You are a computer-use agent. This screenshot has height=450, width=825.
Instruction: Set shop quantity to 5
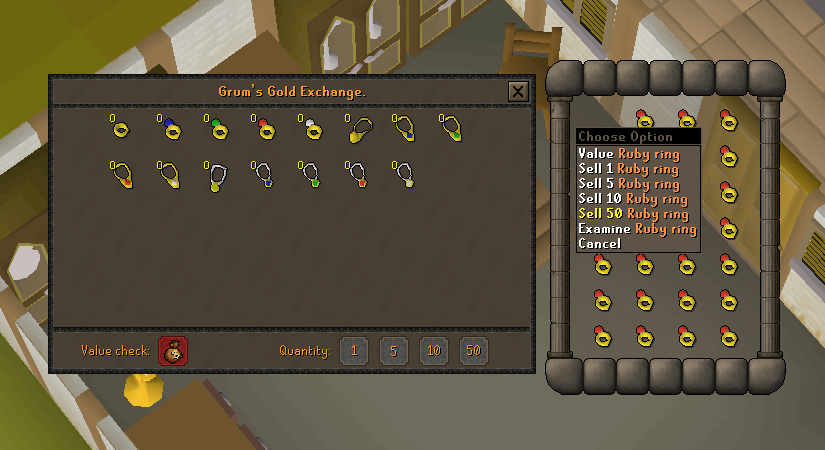click(394, 351)
